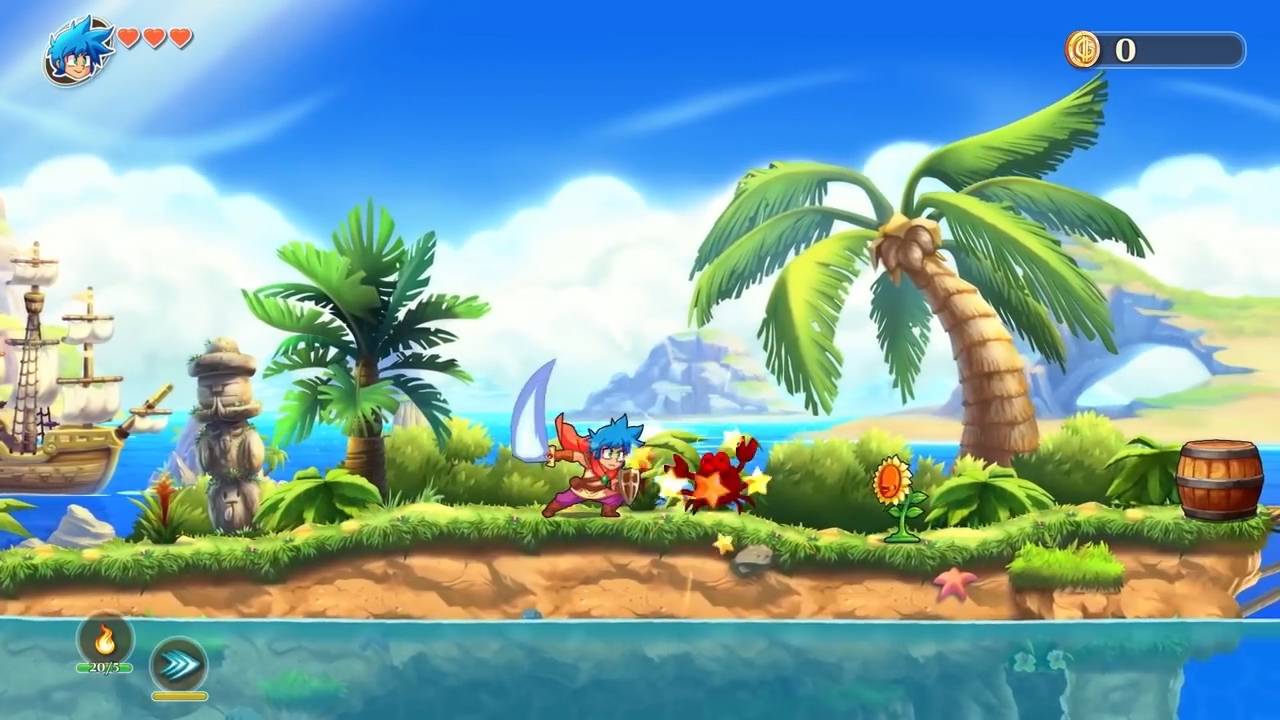Click the gold coin currency icon
Viewport: 1280px width, 720px height.
[1083, 49]
